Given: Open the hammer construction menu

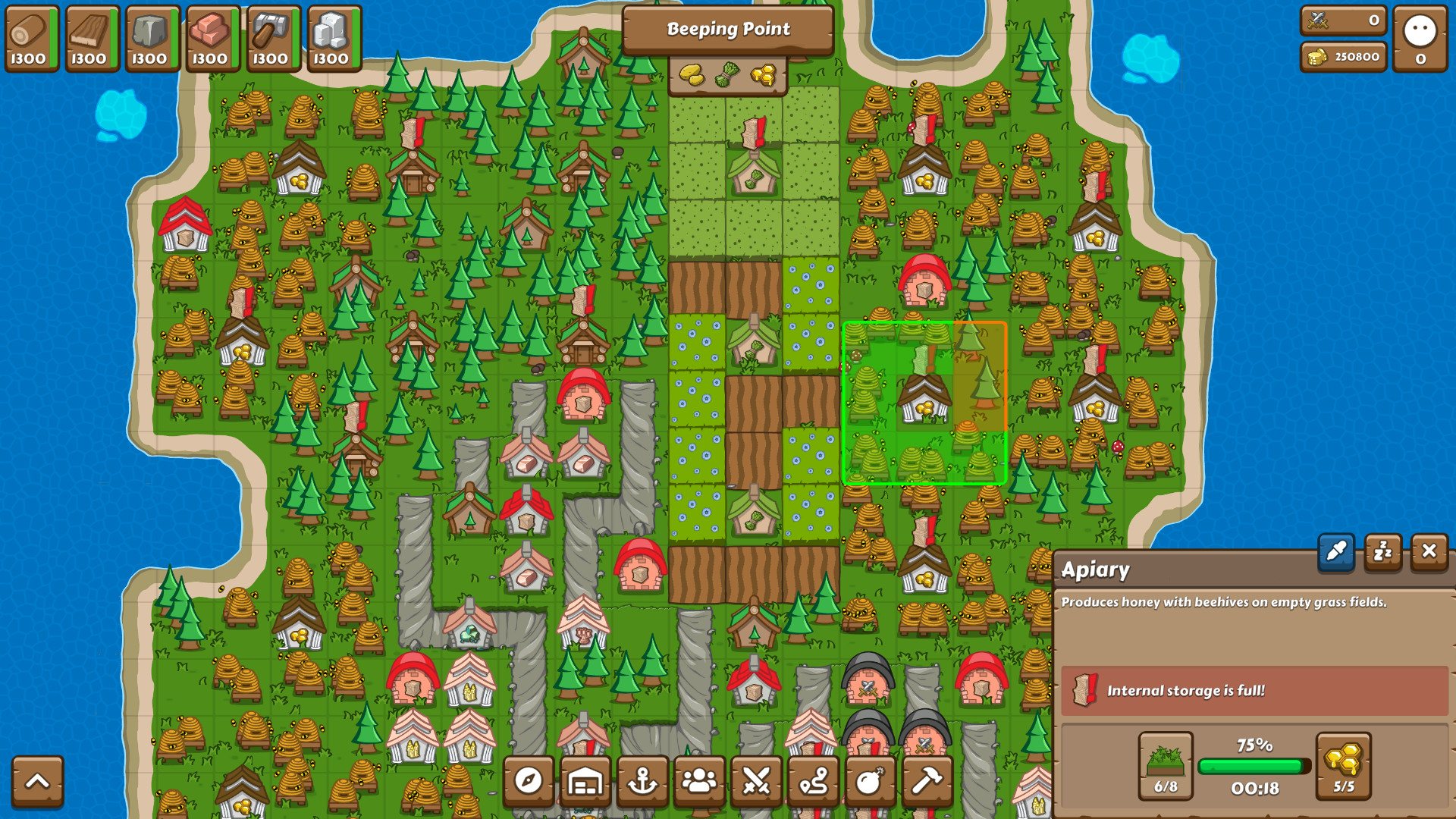Looking at the screenshot, I should point(927,782).
